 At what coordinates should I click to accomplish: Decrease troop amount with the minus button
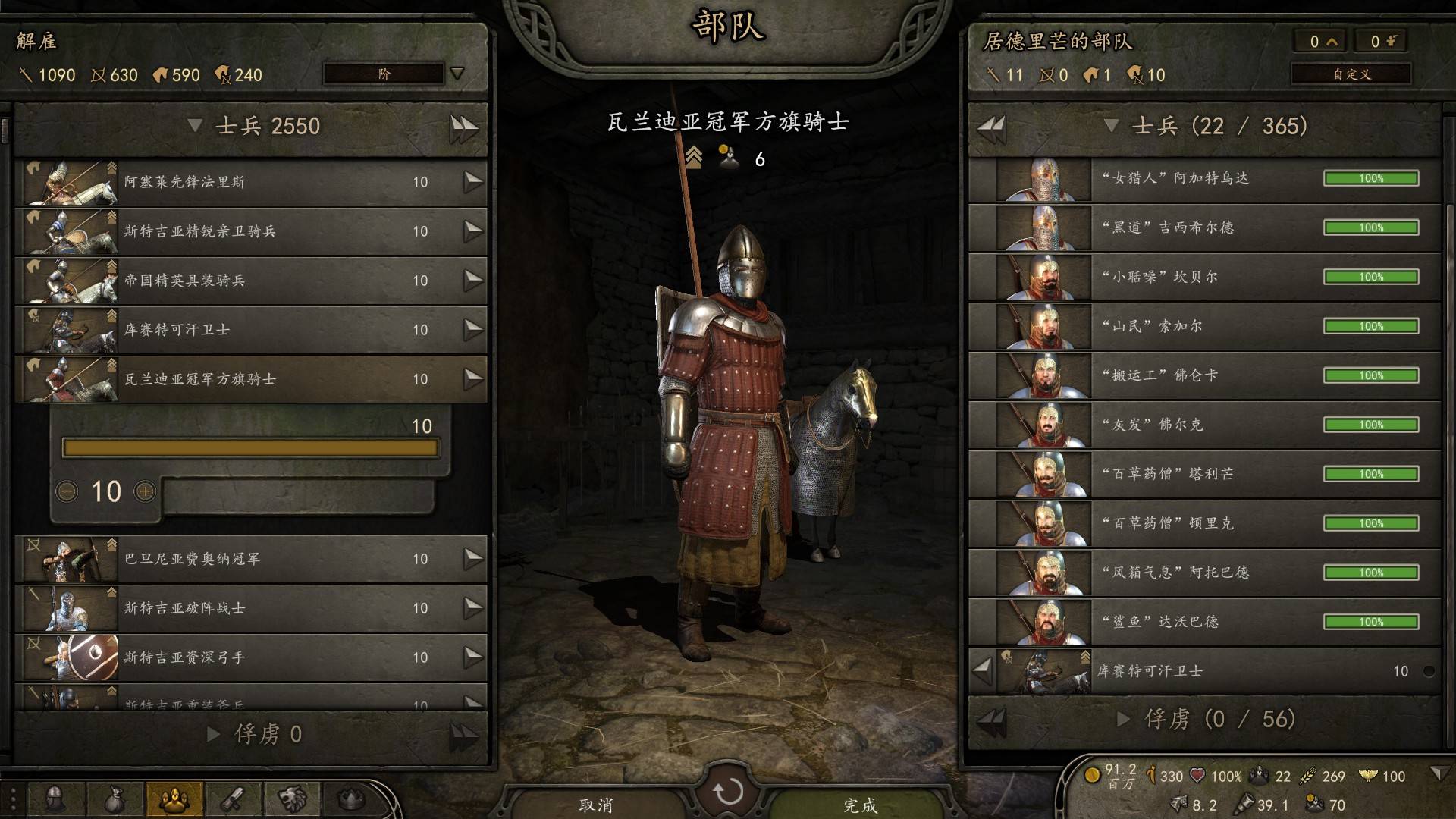tap(67, 491)
